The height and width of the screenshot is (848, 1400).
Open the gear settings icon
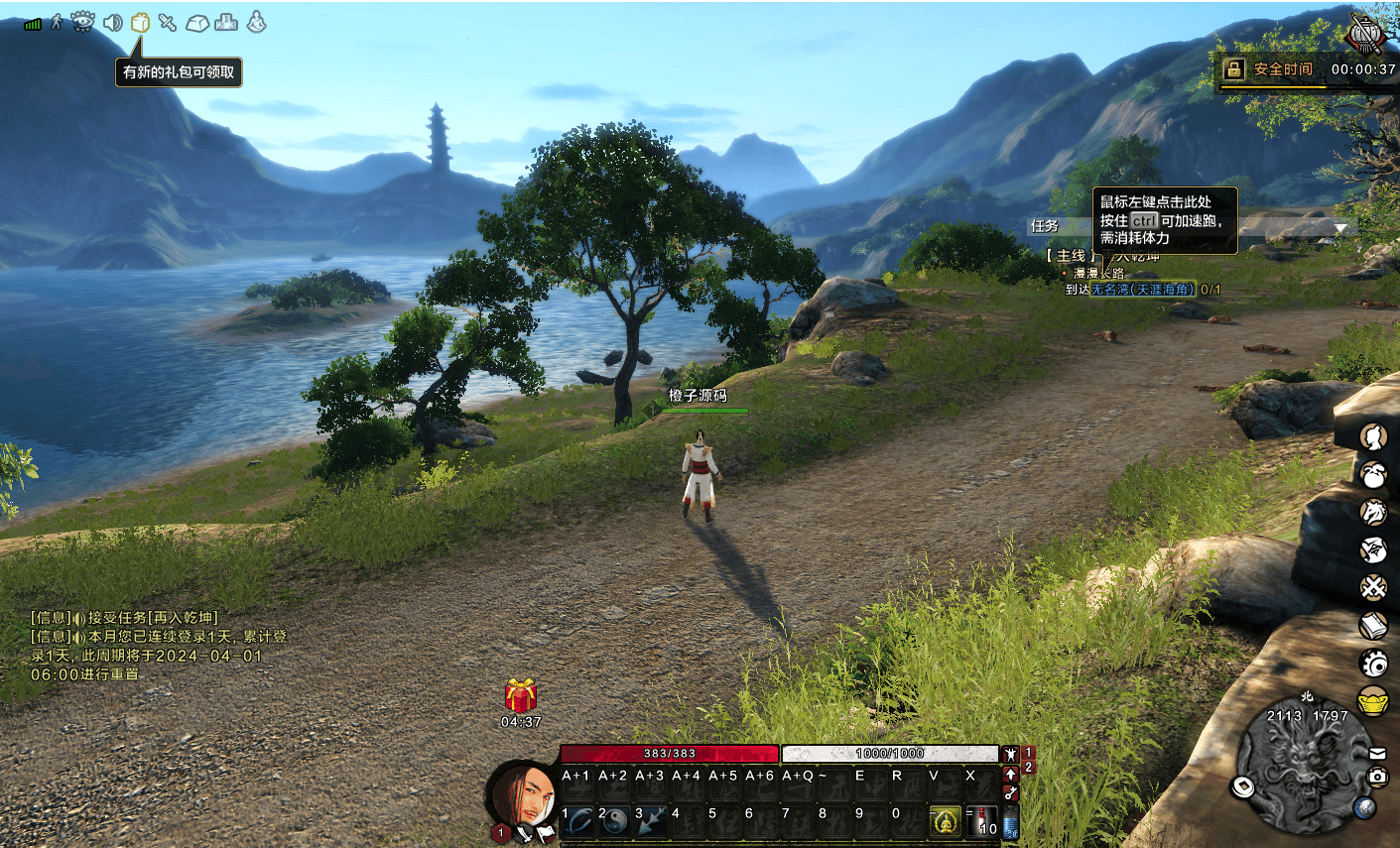(x=1373, y=663)
